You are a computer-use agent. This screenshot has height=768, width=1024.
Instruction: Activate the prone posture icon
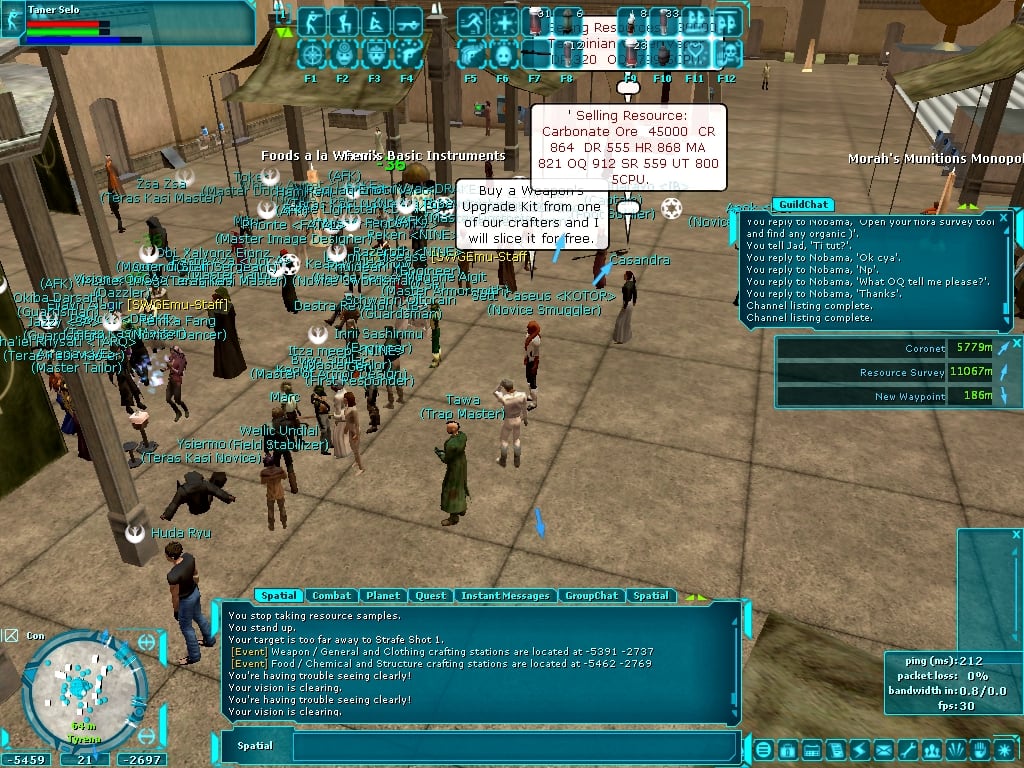(376, 22)
